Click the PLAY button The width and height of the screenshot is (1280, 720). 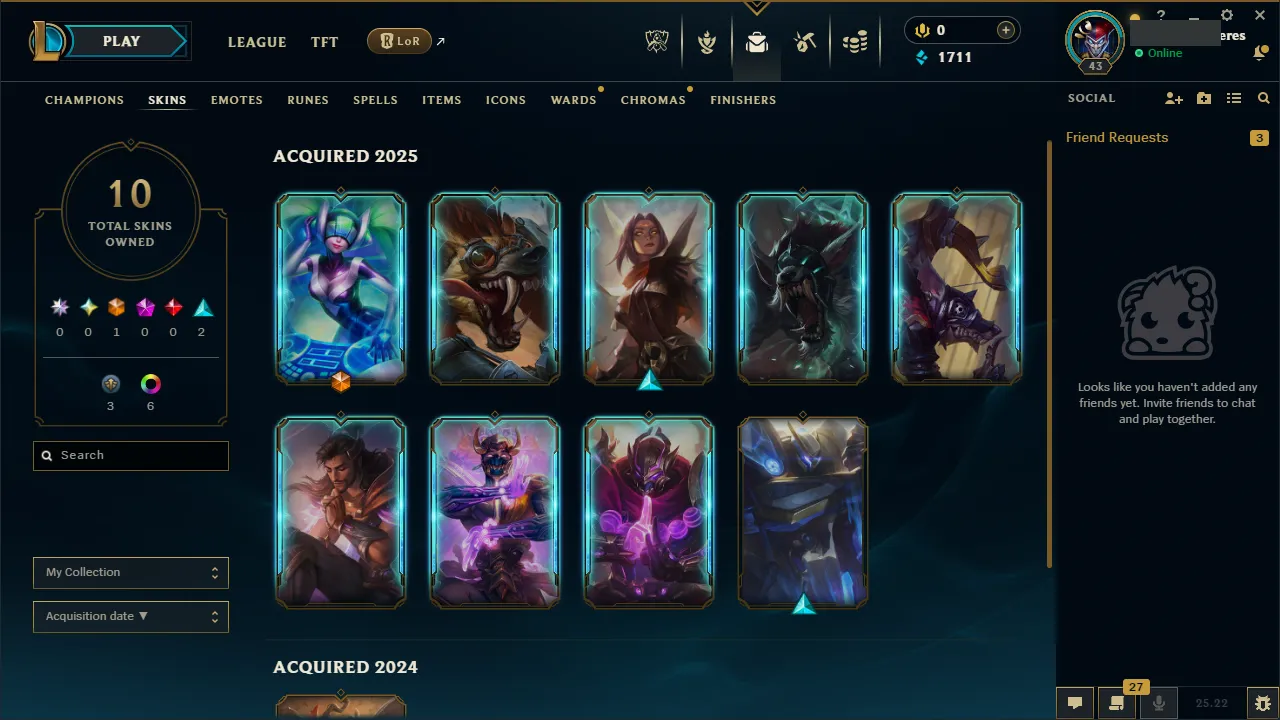121,41
